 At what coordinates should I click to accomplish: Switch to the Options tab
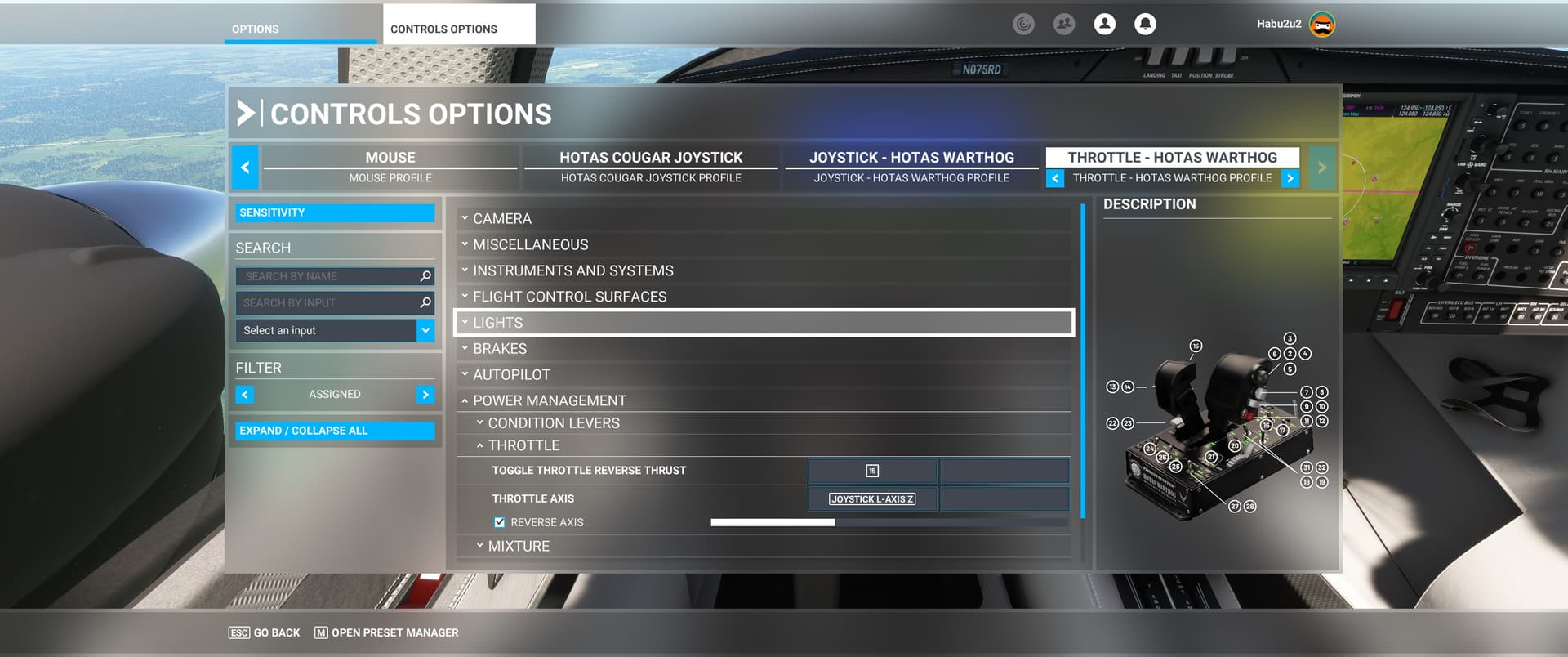click(254, 29)
